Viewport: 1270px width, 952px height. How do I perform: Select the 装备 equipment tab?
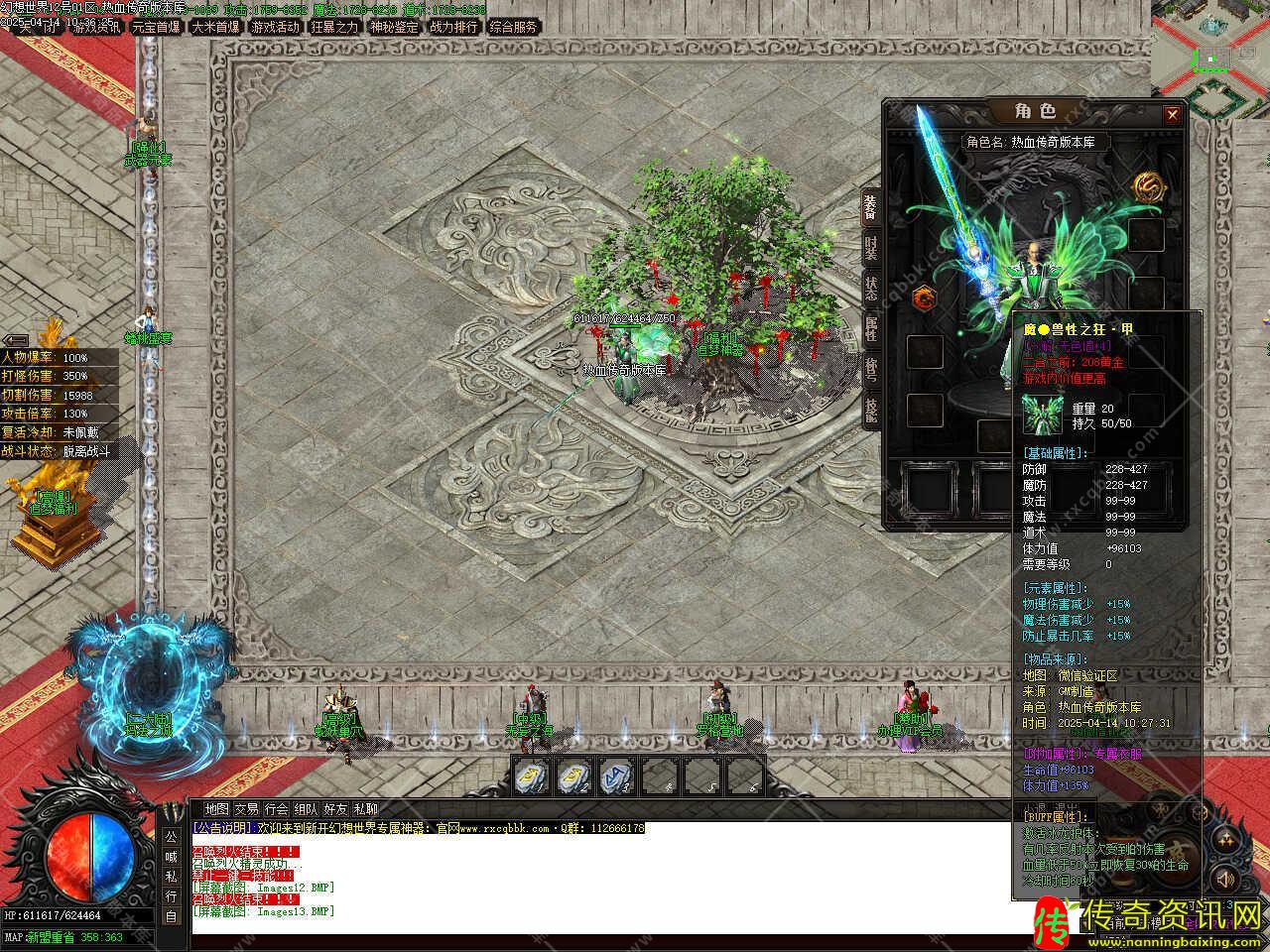tap(870, 206)
